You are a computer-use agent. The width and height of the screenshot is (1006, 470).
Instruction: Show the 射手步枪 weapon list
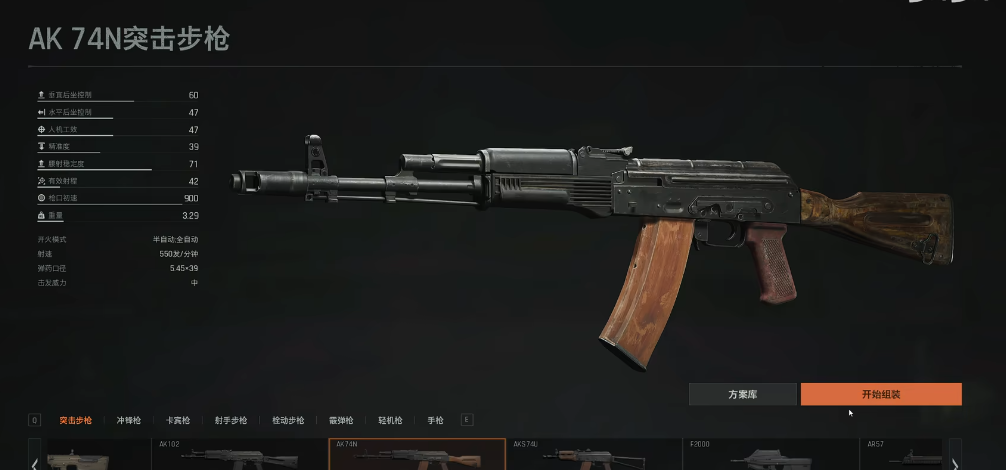(x=230, y=421)
